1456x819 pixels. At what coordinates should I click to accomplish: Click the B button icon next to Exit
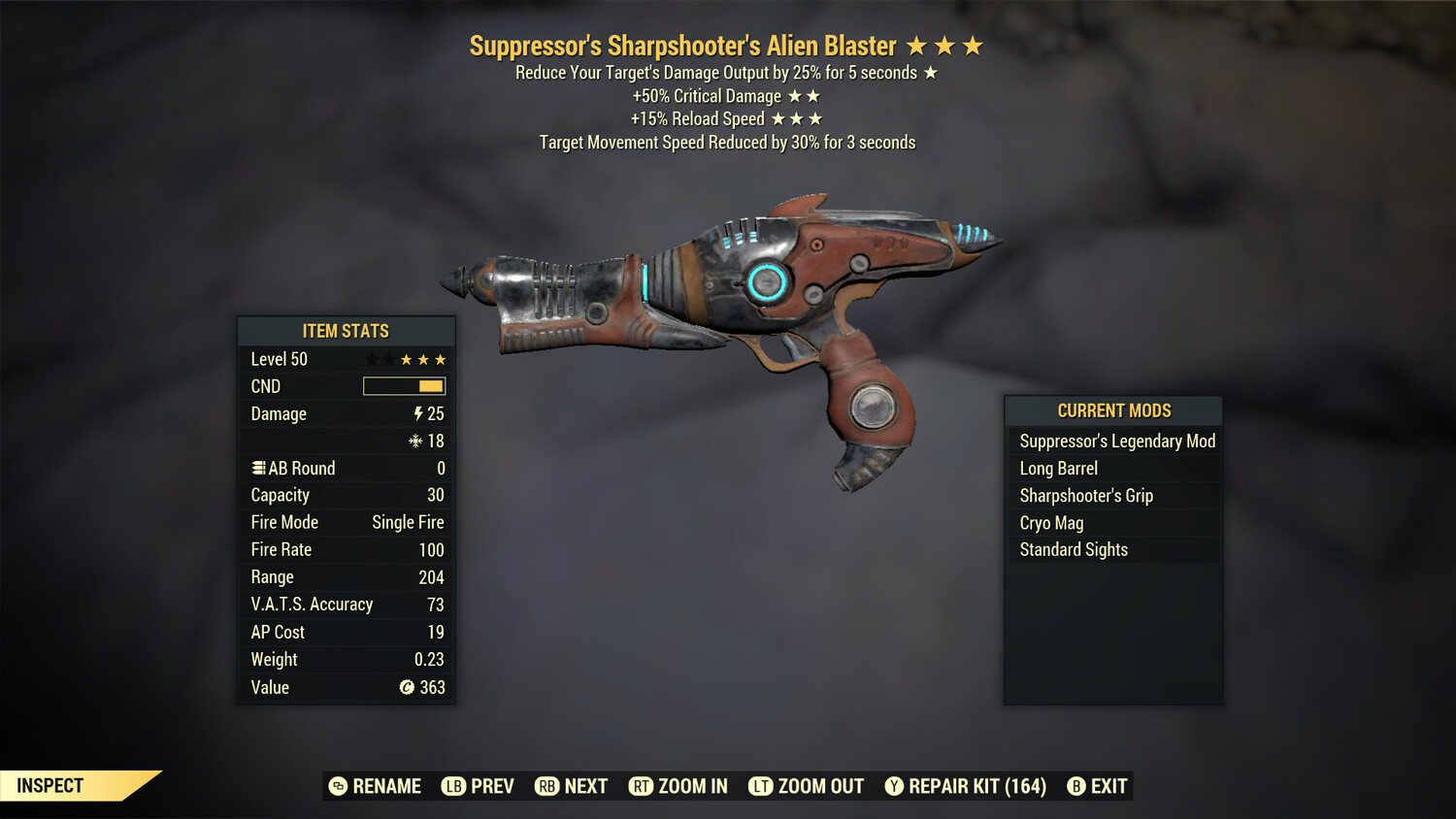coord(1077,786)
